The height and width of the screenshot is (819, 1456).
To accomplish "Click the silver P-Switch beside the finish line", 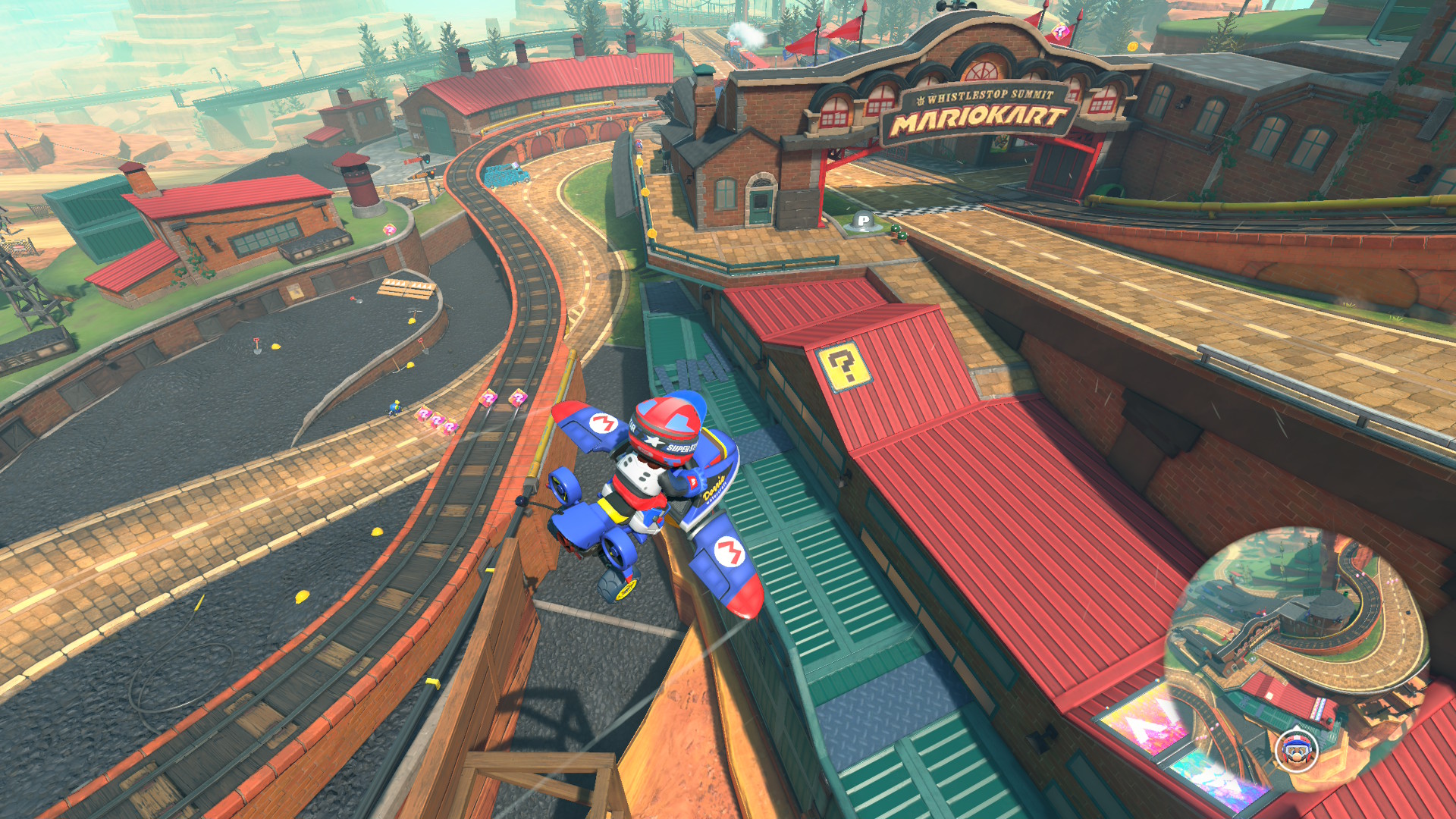I will coord(862,220).
